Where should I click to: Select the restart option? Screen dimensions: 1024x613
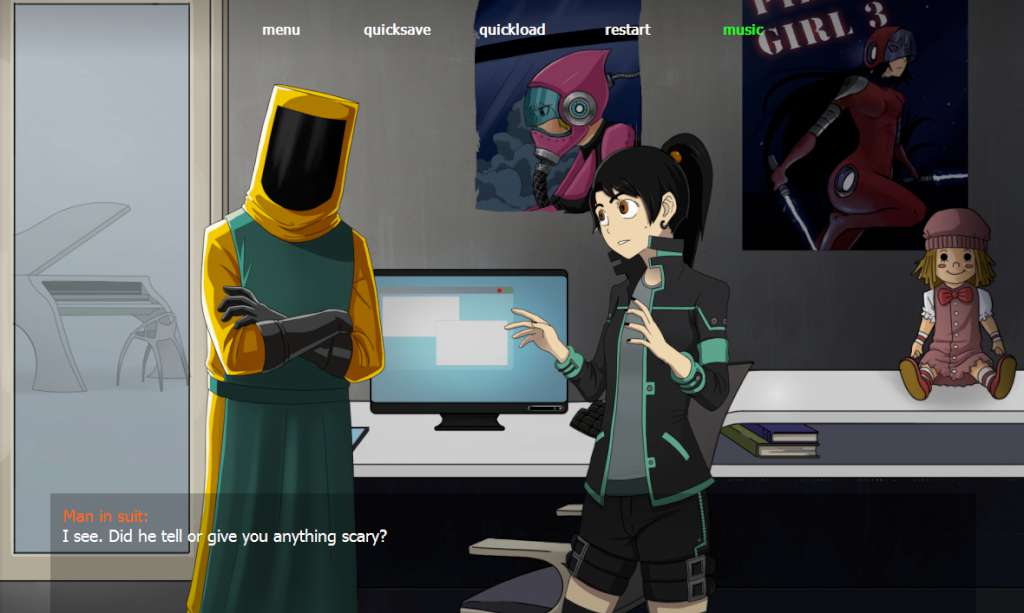click(627, 30)
